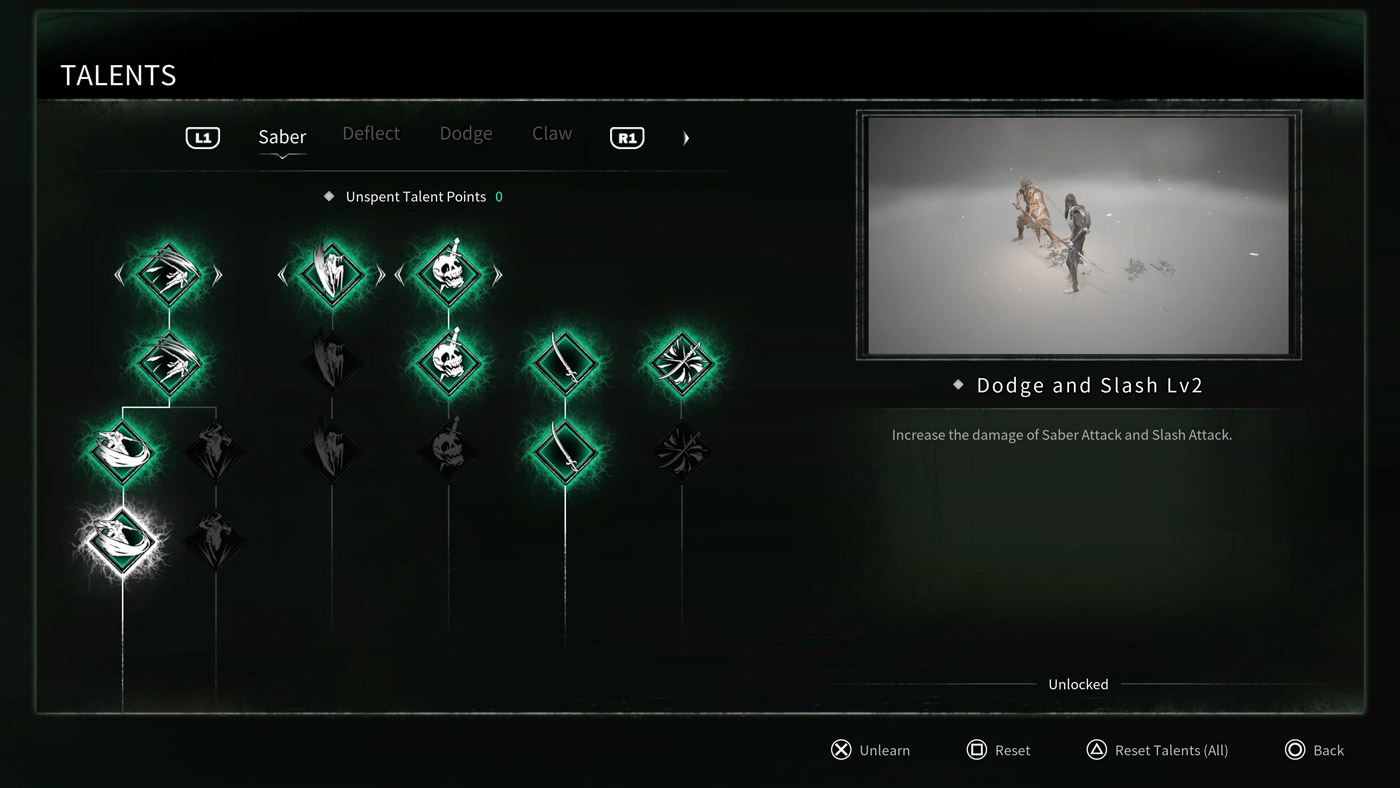Switch to the Saber talent tab
The width and height of the screenshot is (1400, 788).
pos(282,137)
